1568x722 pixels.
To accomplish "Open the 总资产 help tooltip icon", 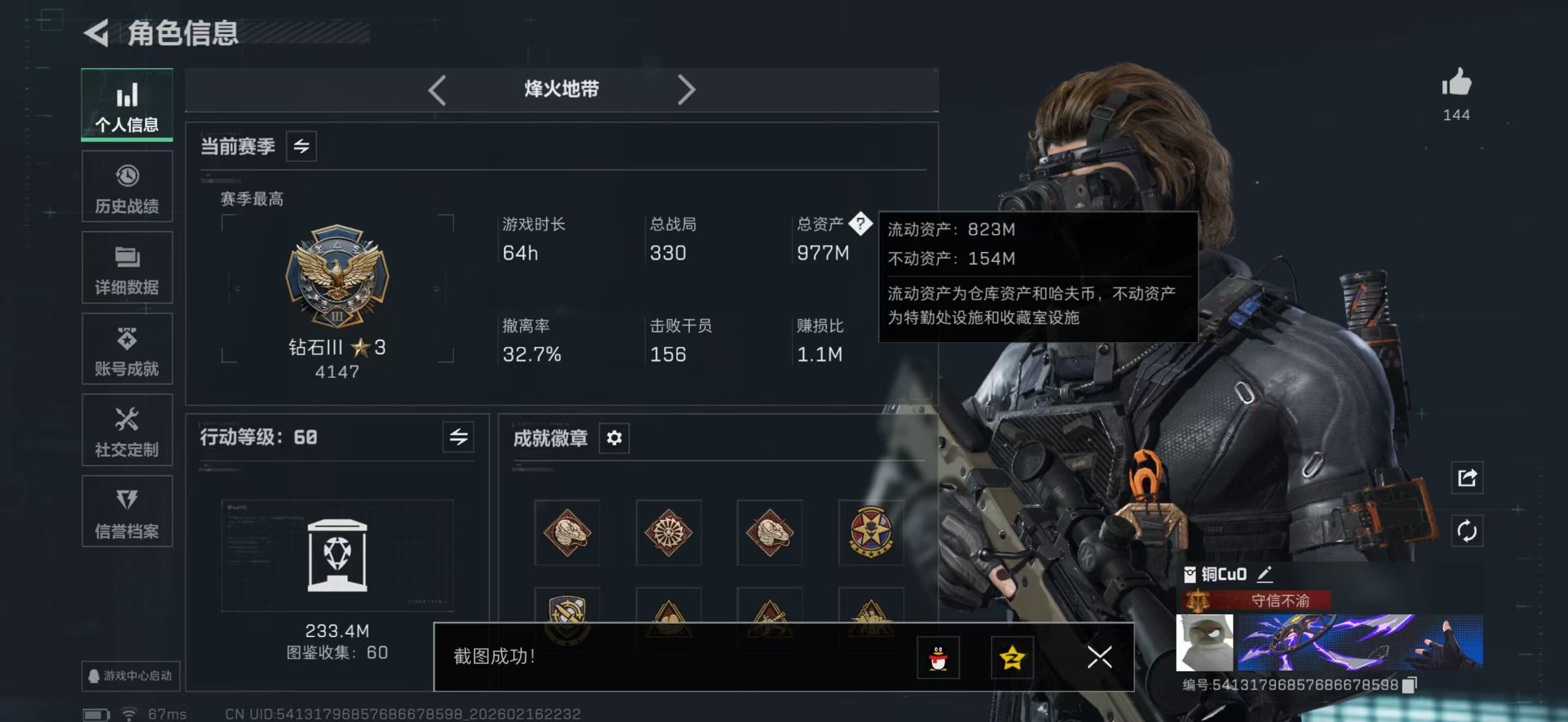I will tap(862, 225).
